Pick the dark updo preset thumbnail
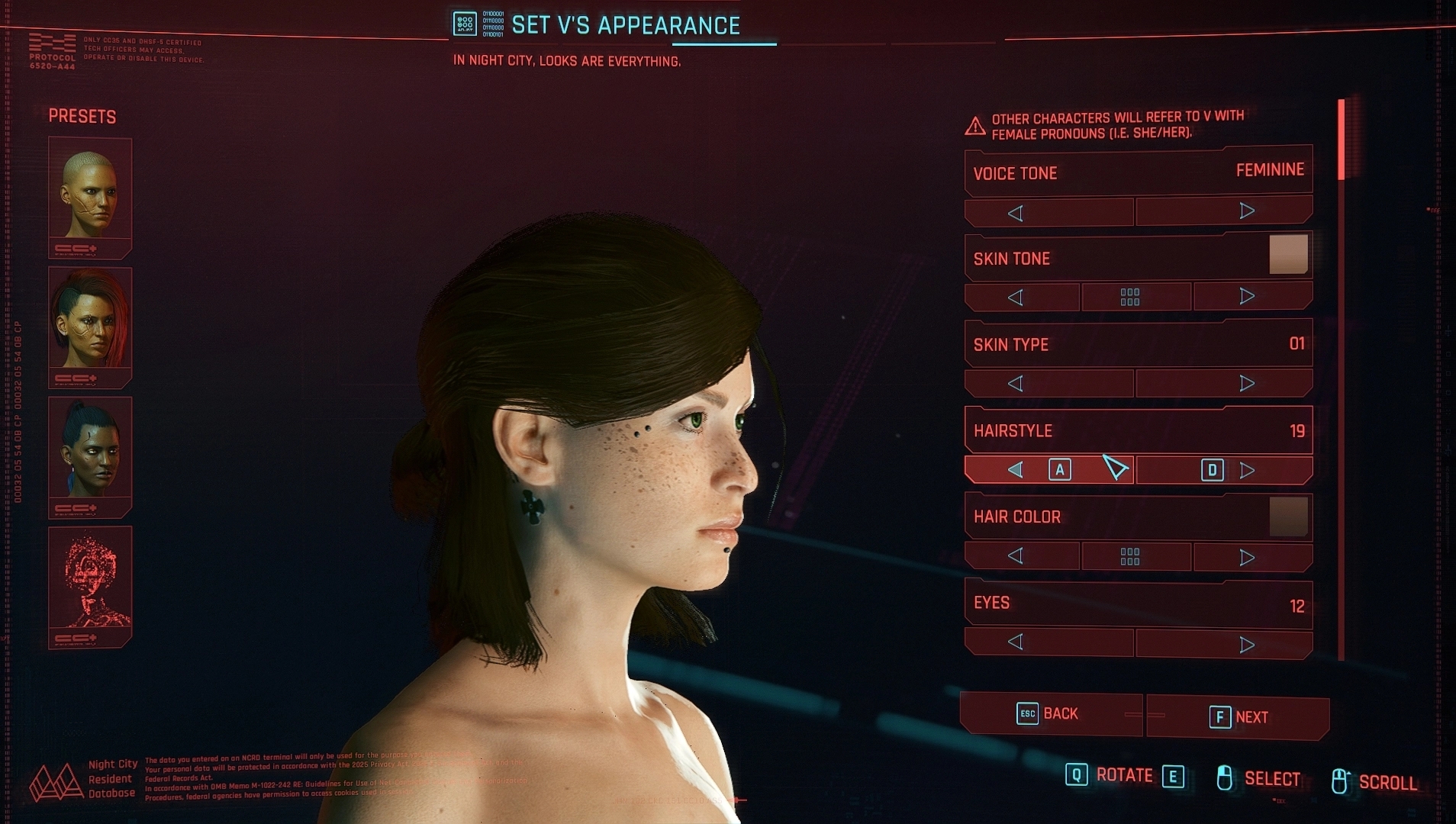The height and width of the screenshot is (824, 1456). (90, 454)
